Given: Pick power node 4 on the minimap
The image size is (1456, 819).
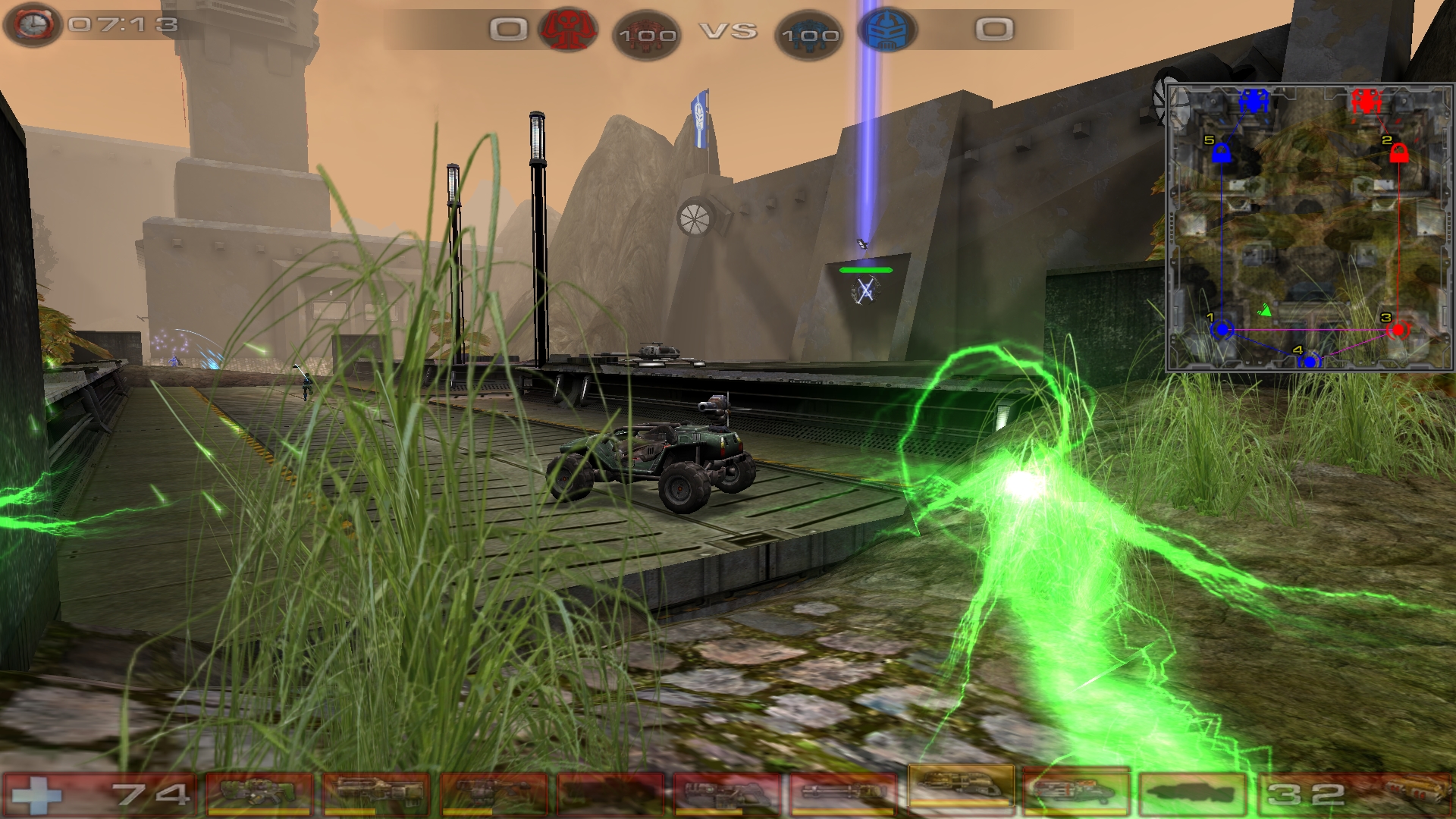Looking at the screenshot, I should click(x=1310, y=362).
